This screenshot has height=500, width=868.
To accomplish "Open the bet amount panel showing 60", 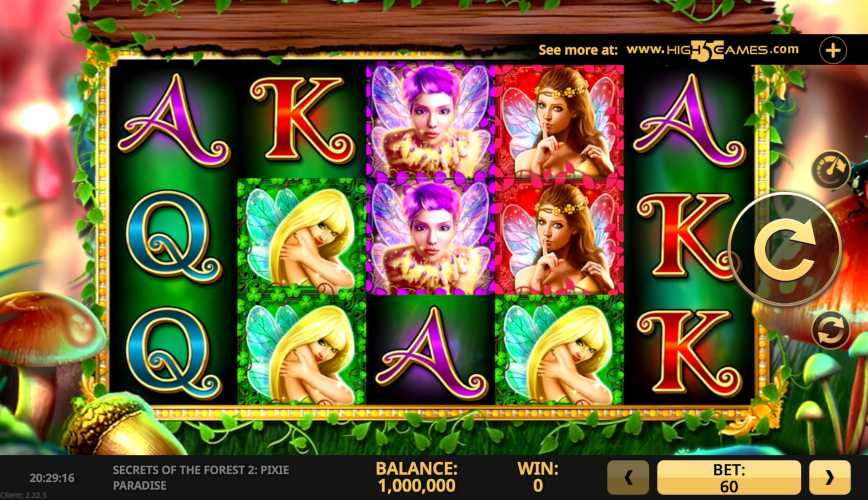I will [729, 478].
